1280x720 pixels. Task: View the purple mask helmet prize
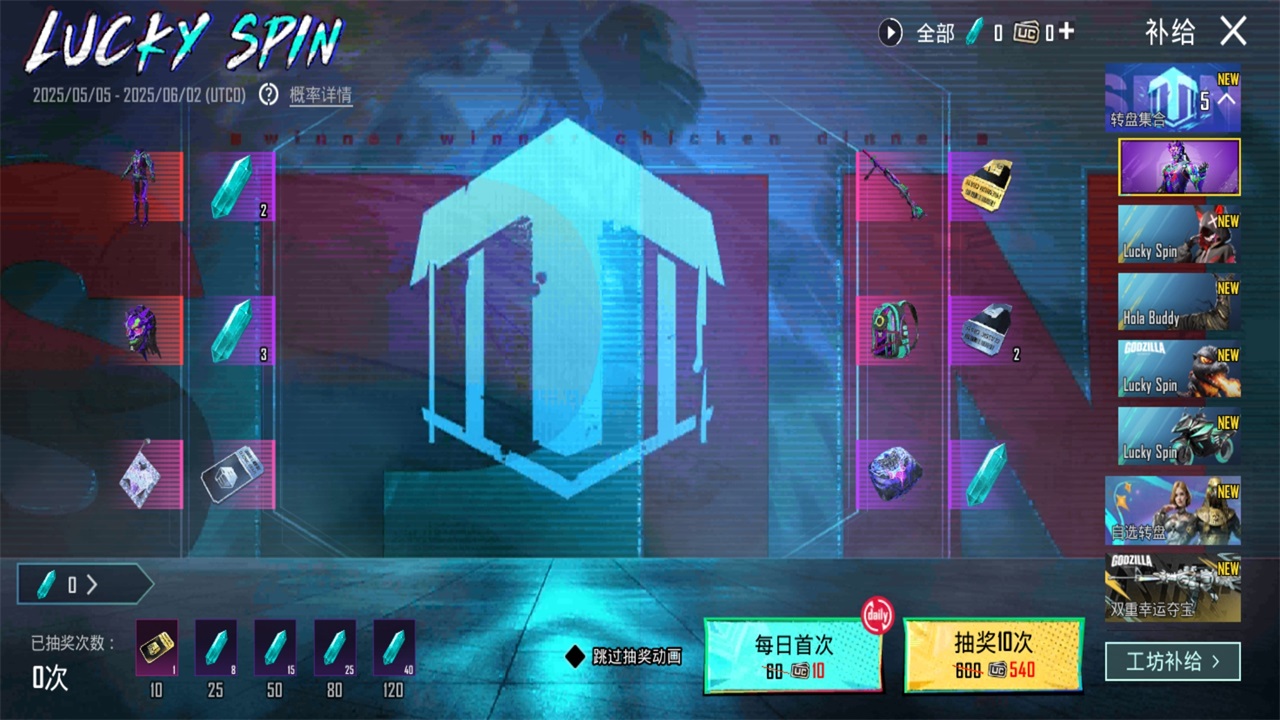click(x=141, y=330)
